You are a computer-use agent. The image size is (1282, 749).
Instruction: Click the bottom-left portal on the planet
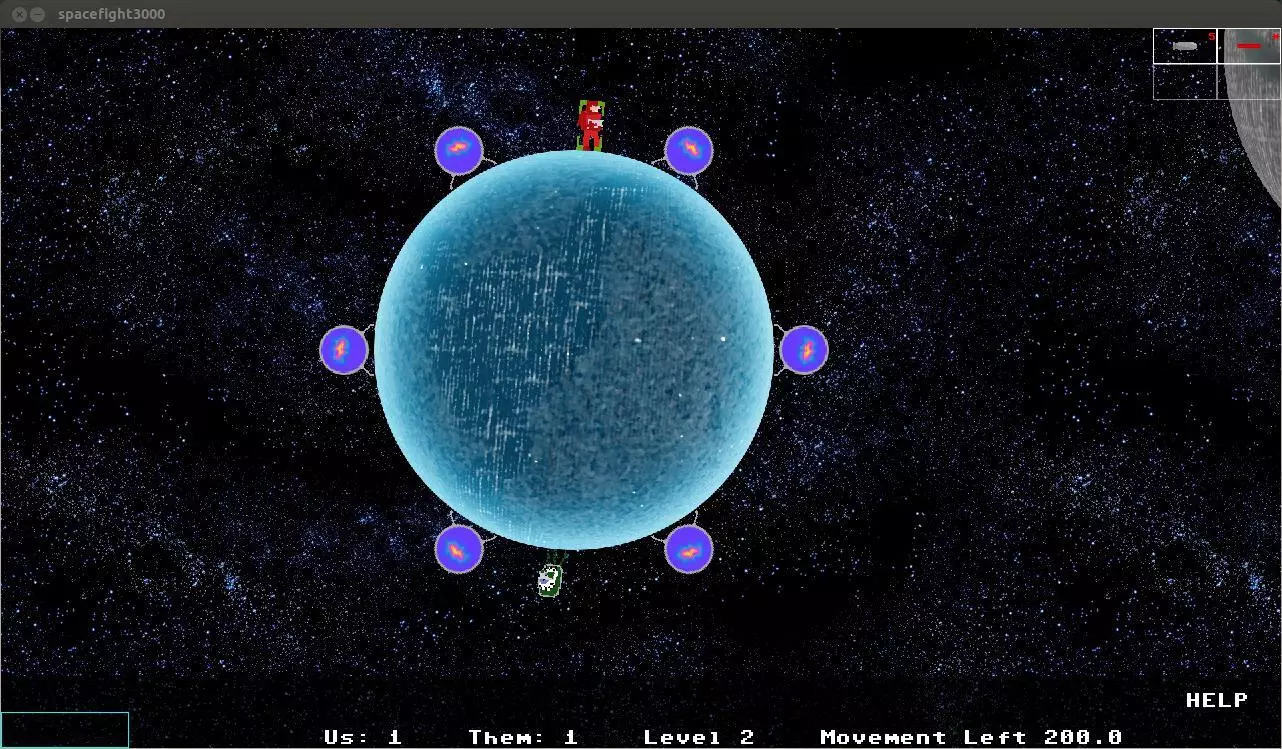tap(459, 549)
